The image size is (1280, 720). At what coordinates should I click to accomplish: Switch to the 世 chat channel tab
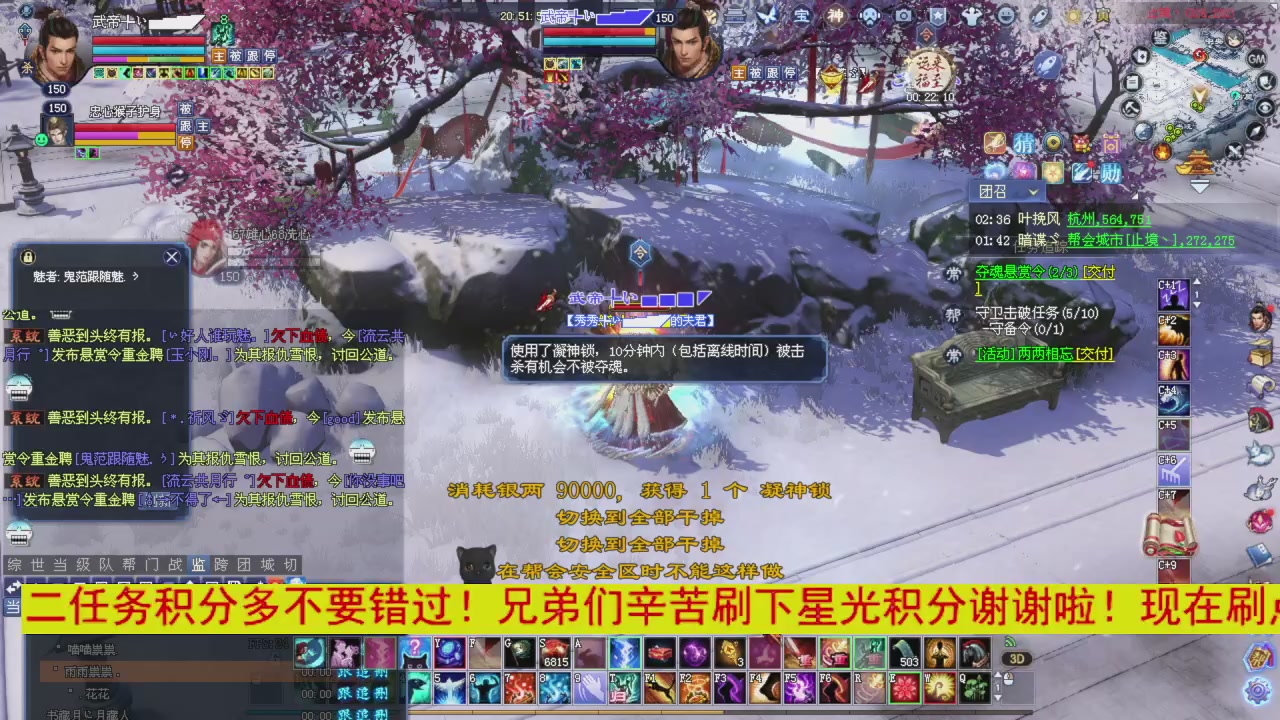38,564
